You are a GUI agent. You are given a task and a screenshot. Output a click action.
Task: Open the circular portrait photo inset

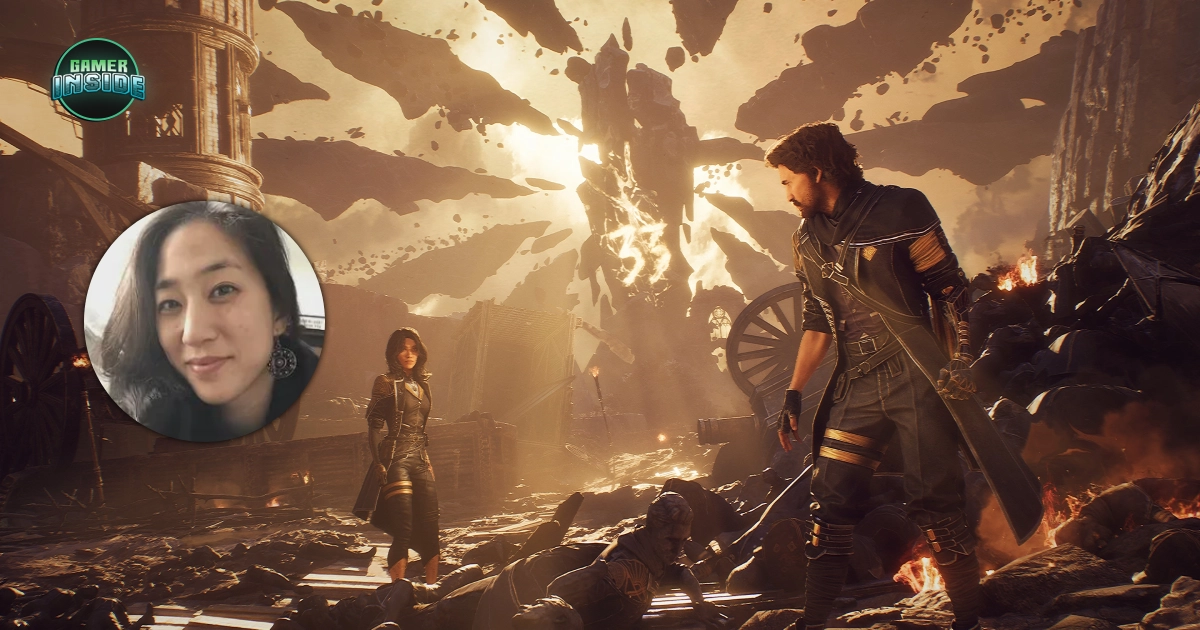click(x=205, y=321)
